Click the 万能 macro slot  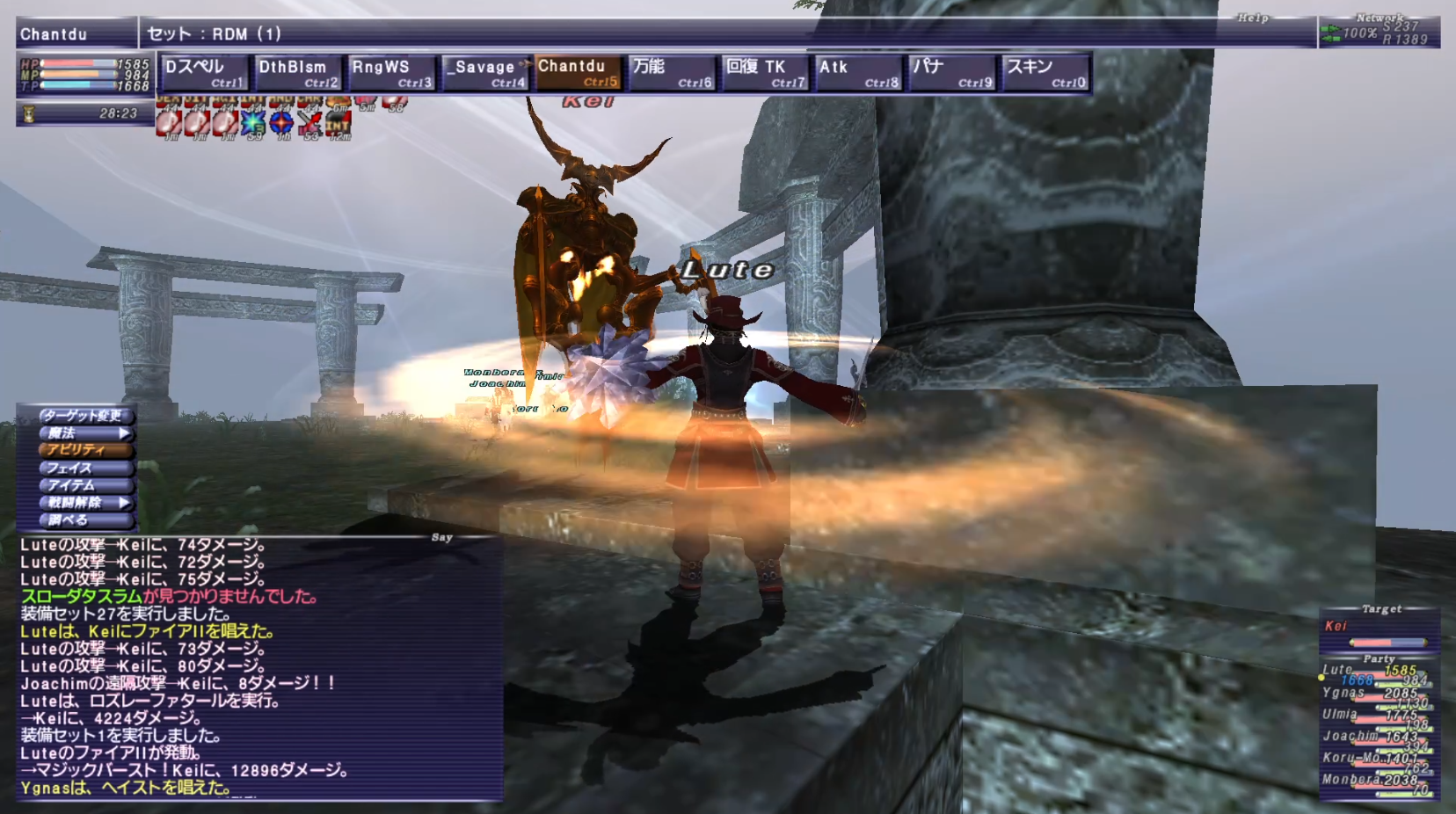click(671, 73)
